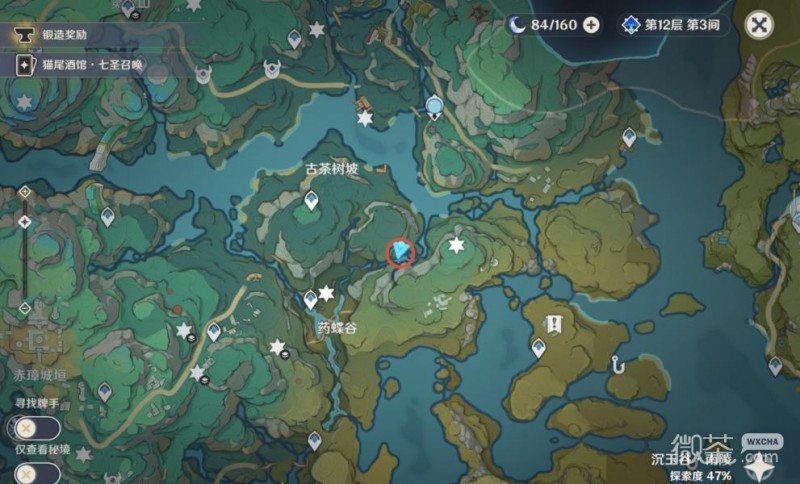This screenshot has height=484, width=800.
Task: Click the map zoom-in button above the slider
Action: (x=25, y=191)
